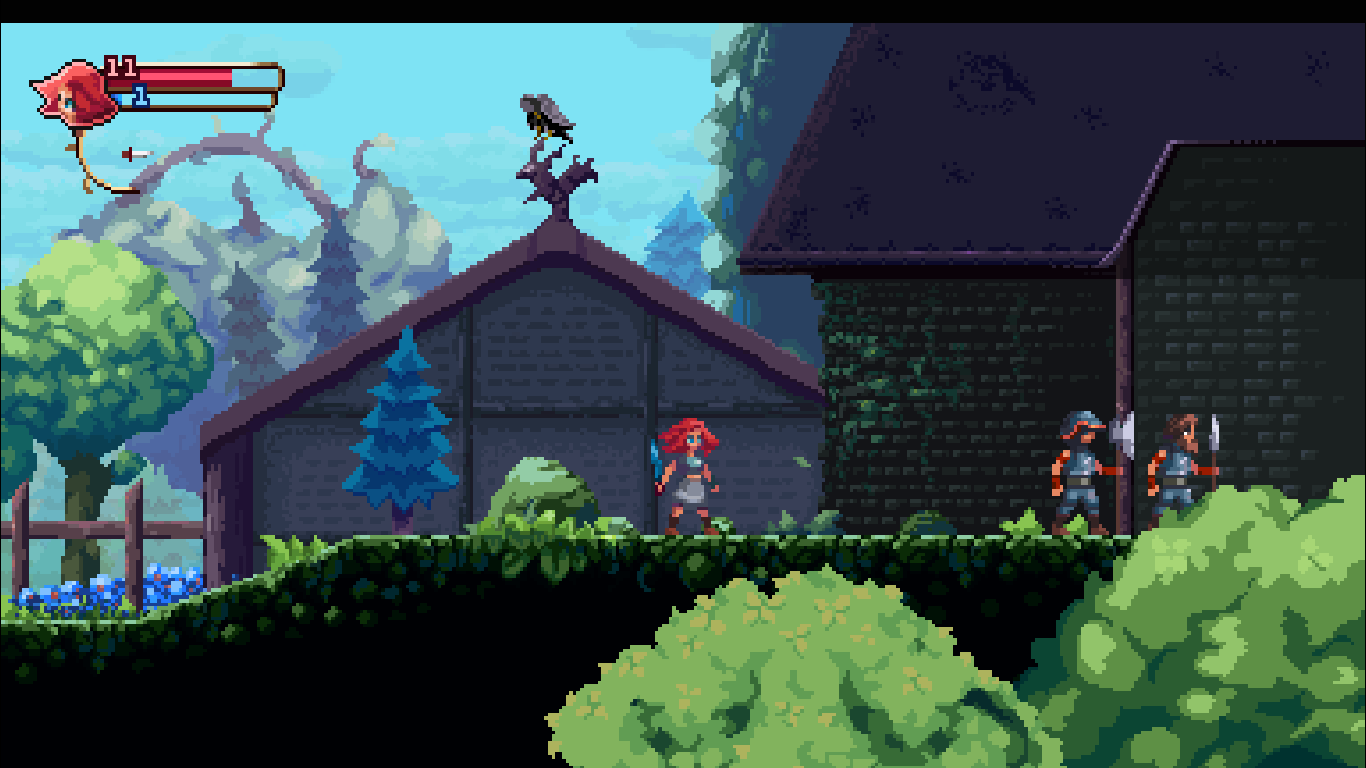The height and width of the screenshot is (768, 1366).
Task: Click the level number 11 badge
Action: pos(120,67)
